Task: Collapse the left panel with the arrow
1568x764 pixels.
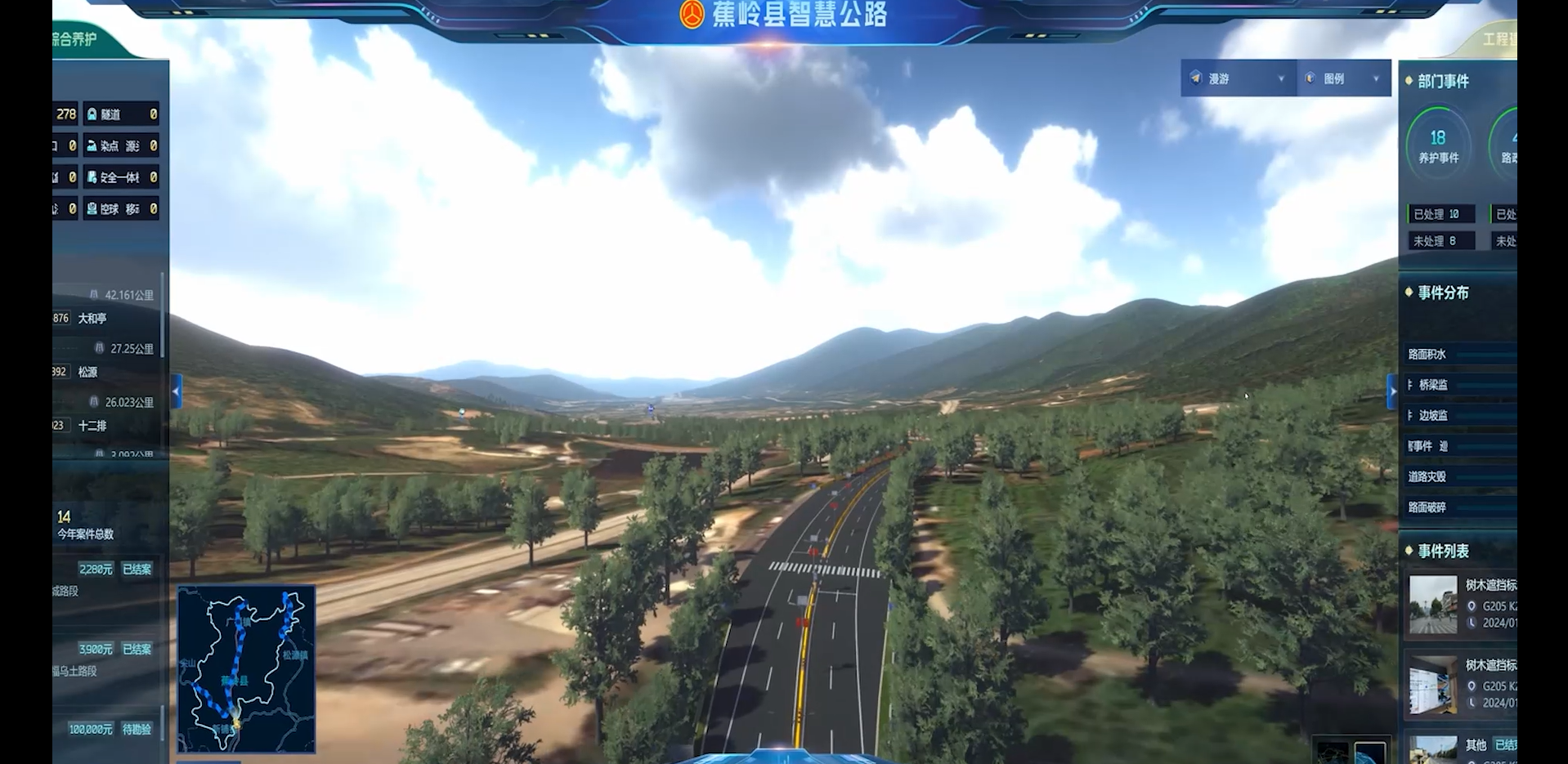Action: (x=176, y=391)
